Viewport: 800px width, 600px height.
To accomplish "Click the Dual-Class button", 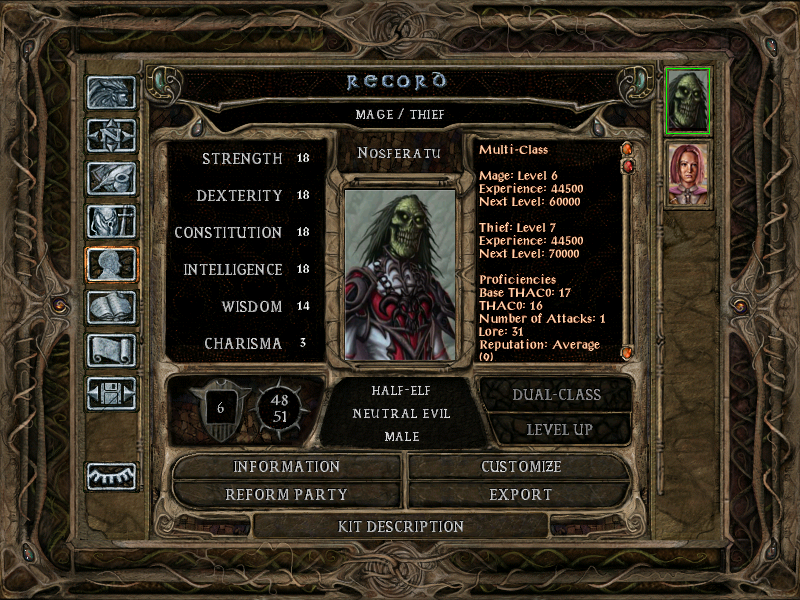I will [556, 394].
